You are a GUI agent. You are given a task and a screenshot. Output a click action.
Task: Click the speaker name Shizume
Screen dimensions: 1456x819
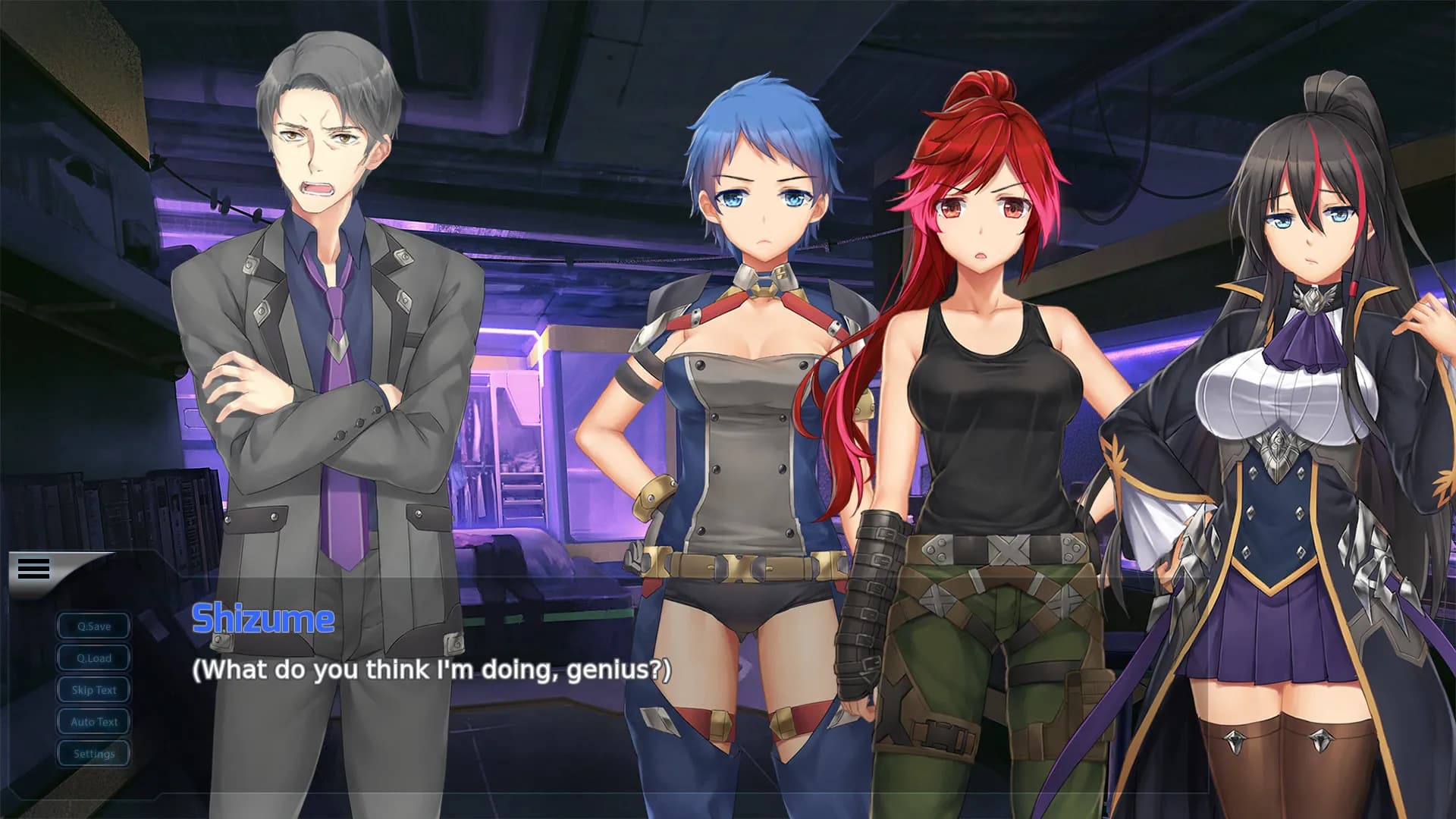coord(263,619)
